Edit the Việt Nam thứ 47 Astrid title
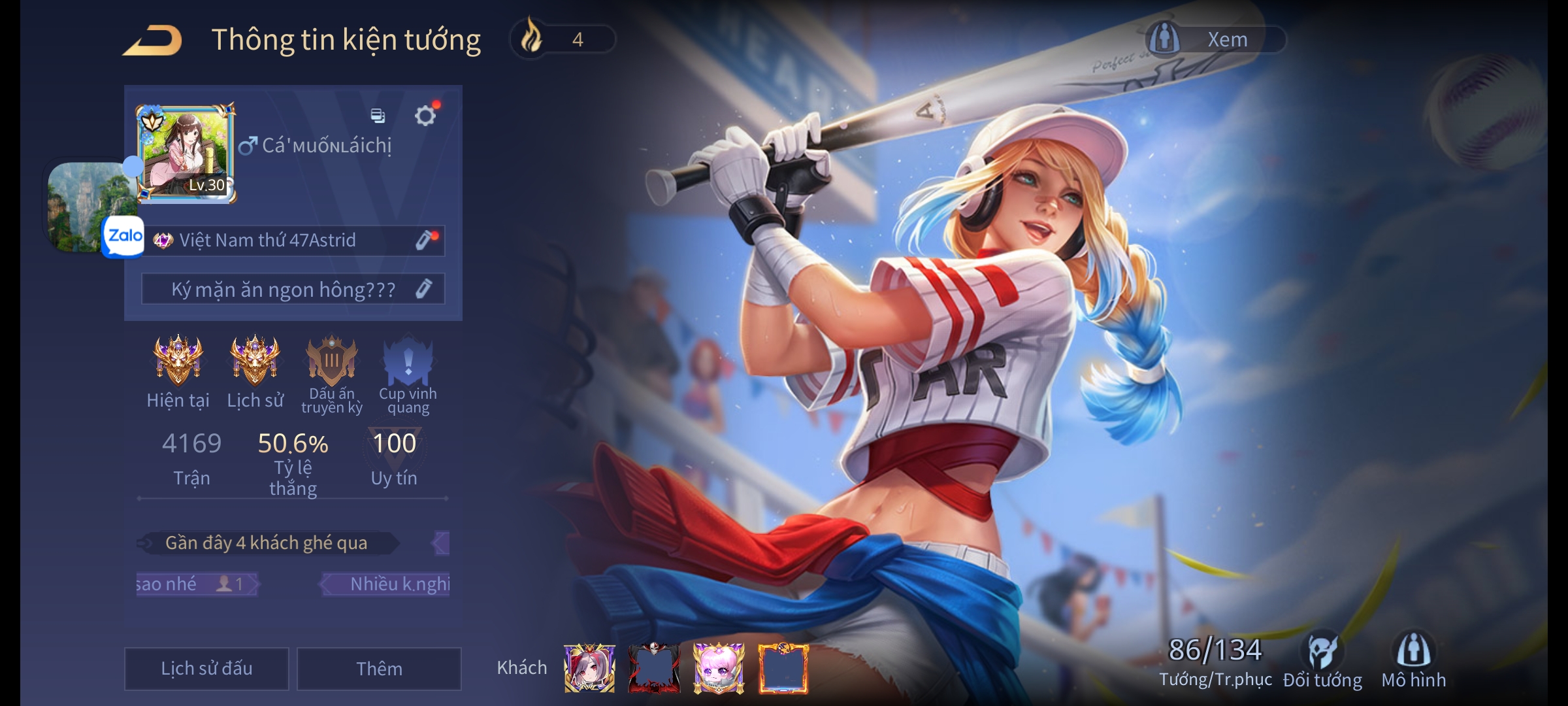 tap(425, 240)
